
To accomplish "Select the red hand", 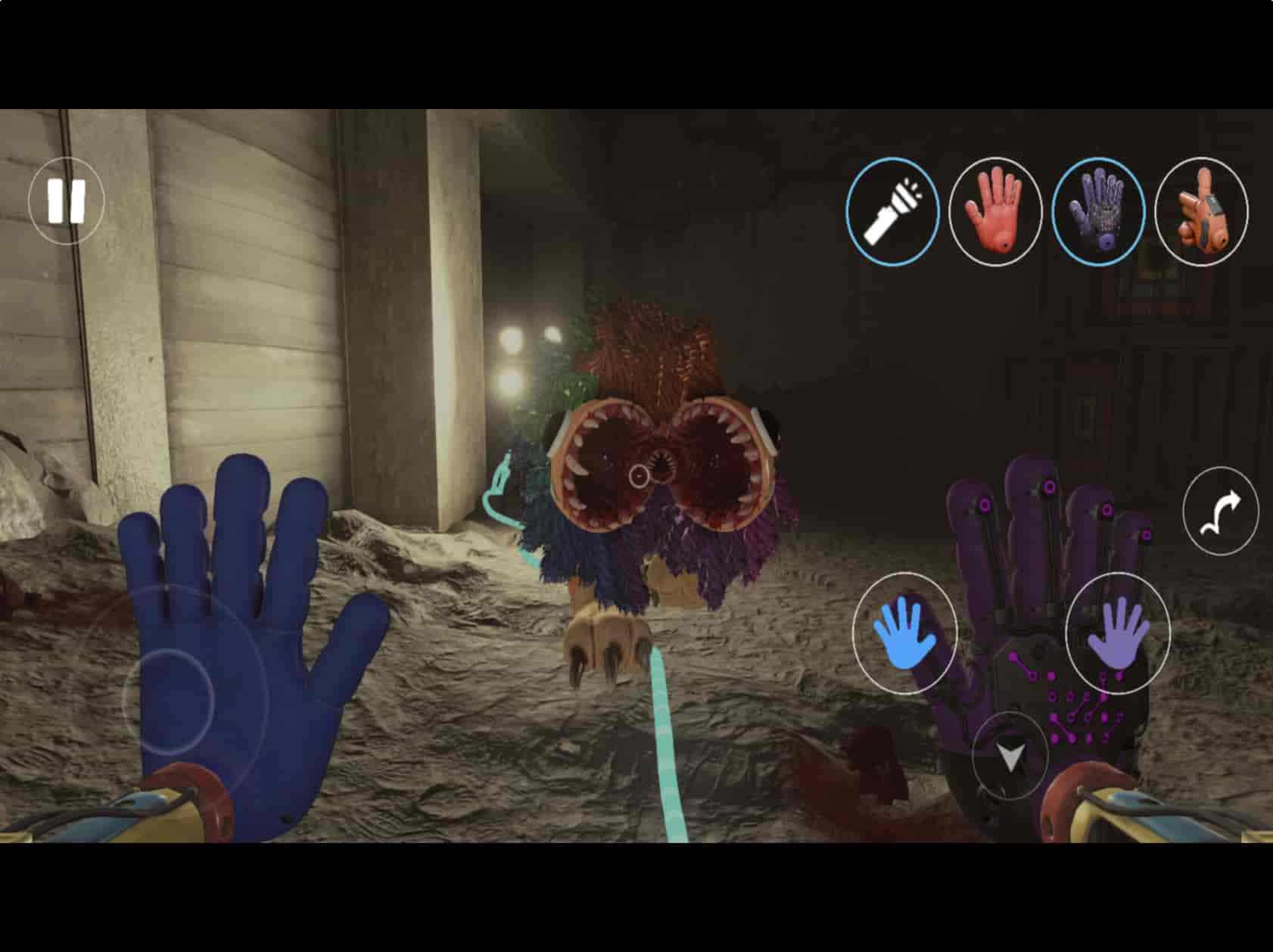I will click(x=995, y=211).
